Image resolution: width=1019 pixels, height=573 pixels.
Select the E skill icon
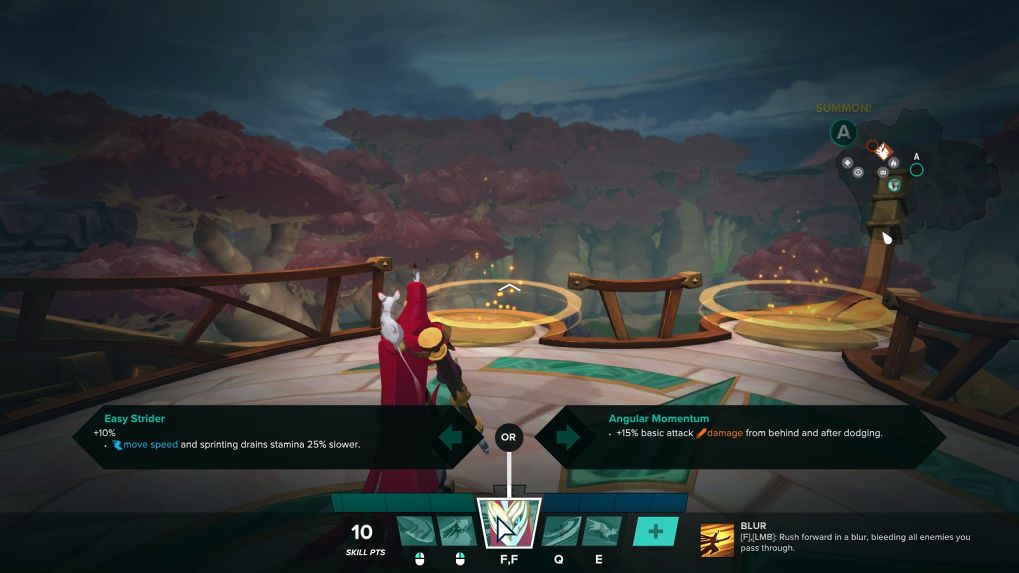pos(600,531)
